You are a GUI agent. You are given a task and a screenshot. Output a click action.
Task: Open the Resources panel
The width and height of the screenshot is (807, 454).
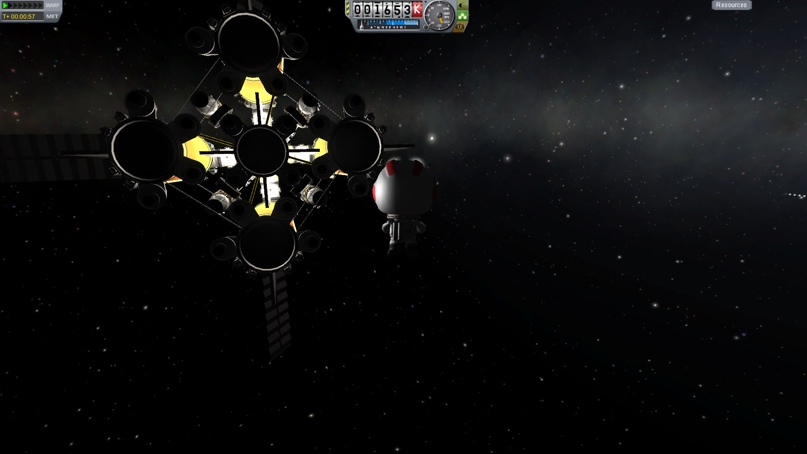[x=731, y=5]
